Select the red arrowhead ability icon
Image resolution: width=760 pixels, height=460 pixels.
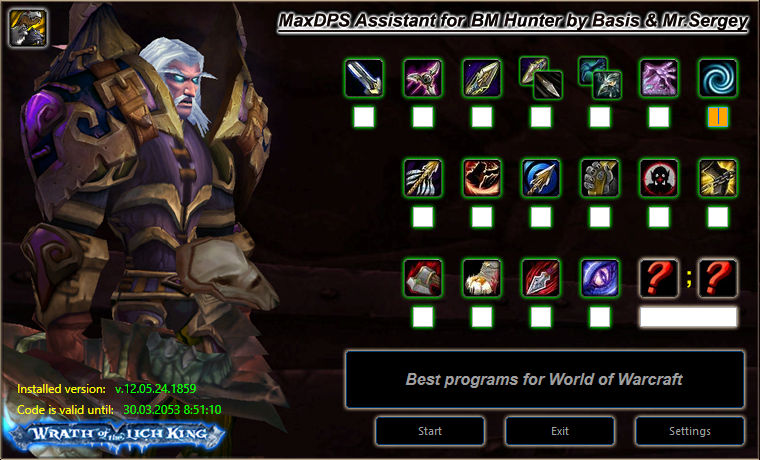541,278
